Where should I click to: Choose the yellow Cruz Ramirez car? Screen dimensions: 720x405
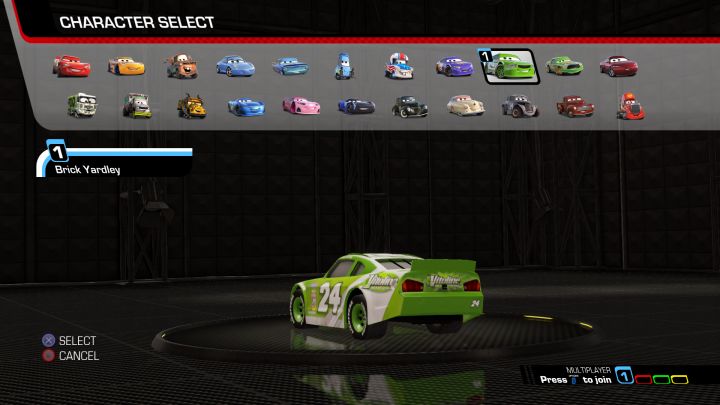coord(126,66)
